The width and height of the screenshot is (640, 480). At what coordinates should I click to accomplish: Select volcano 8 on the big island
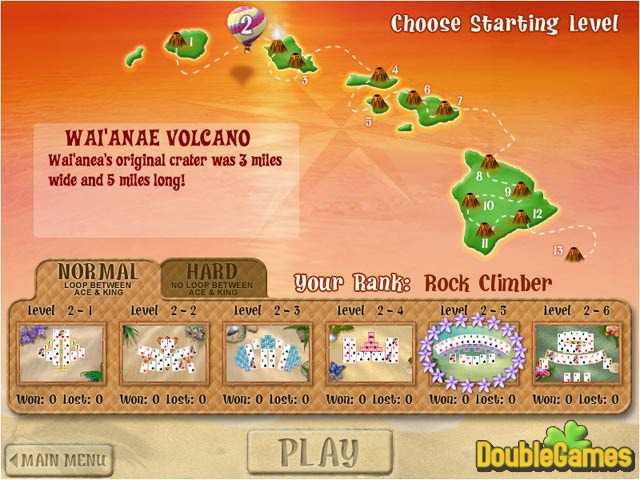click(x=490, y=163)
